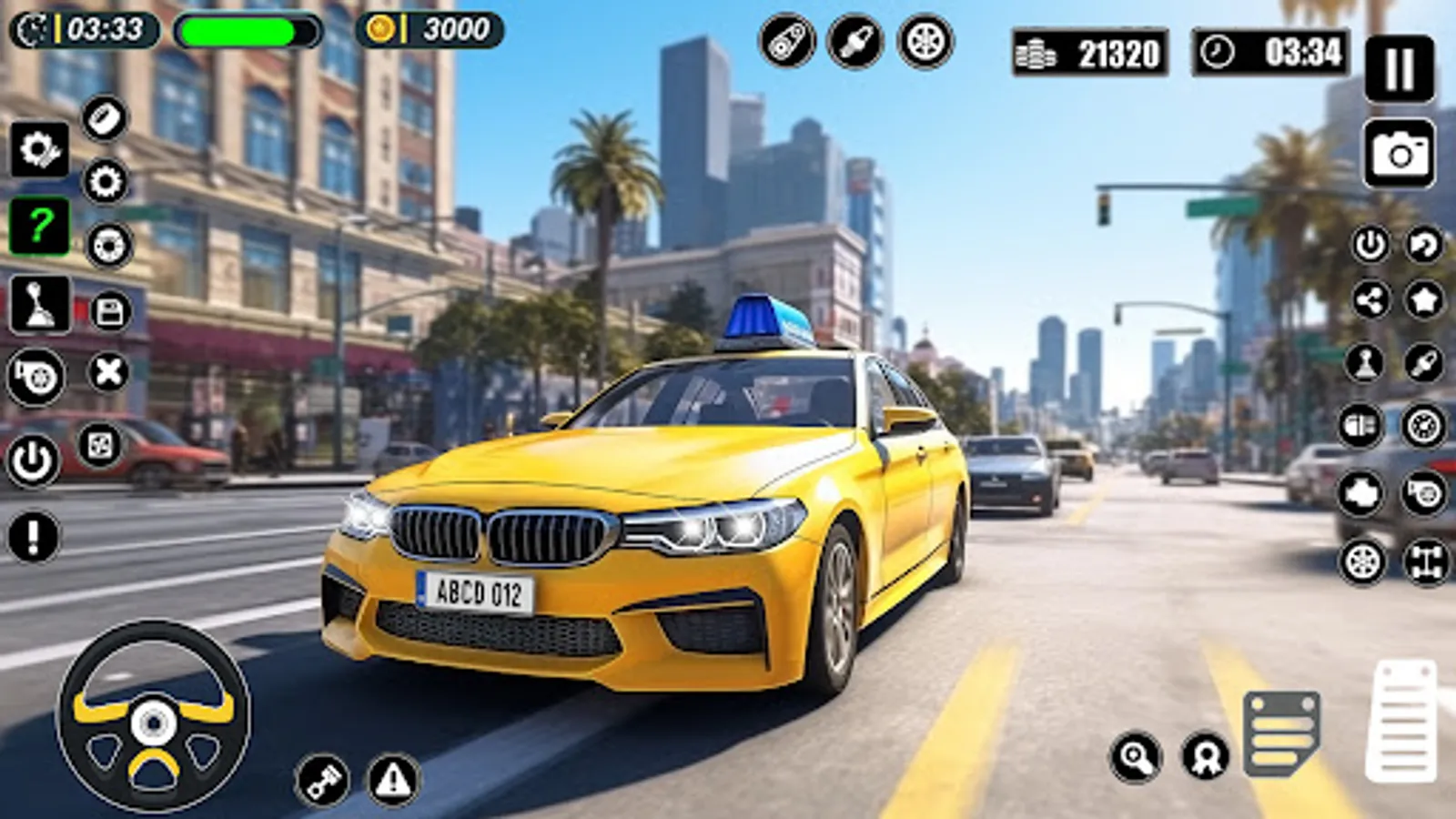Select the gear shifter icon on the left
Viewport: 1456px width, 819px height.
click(x=39, y=304)
